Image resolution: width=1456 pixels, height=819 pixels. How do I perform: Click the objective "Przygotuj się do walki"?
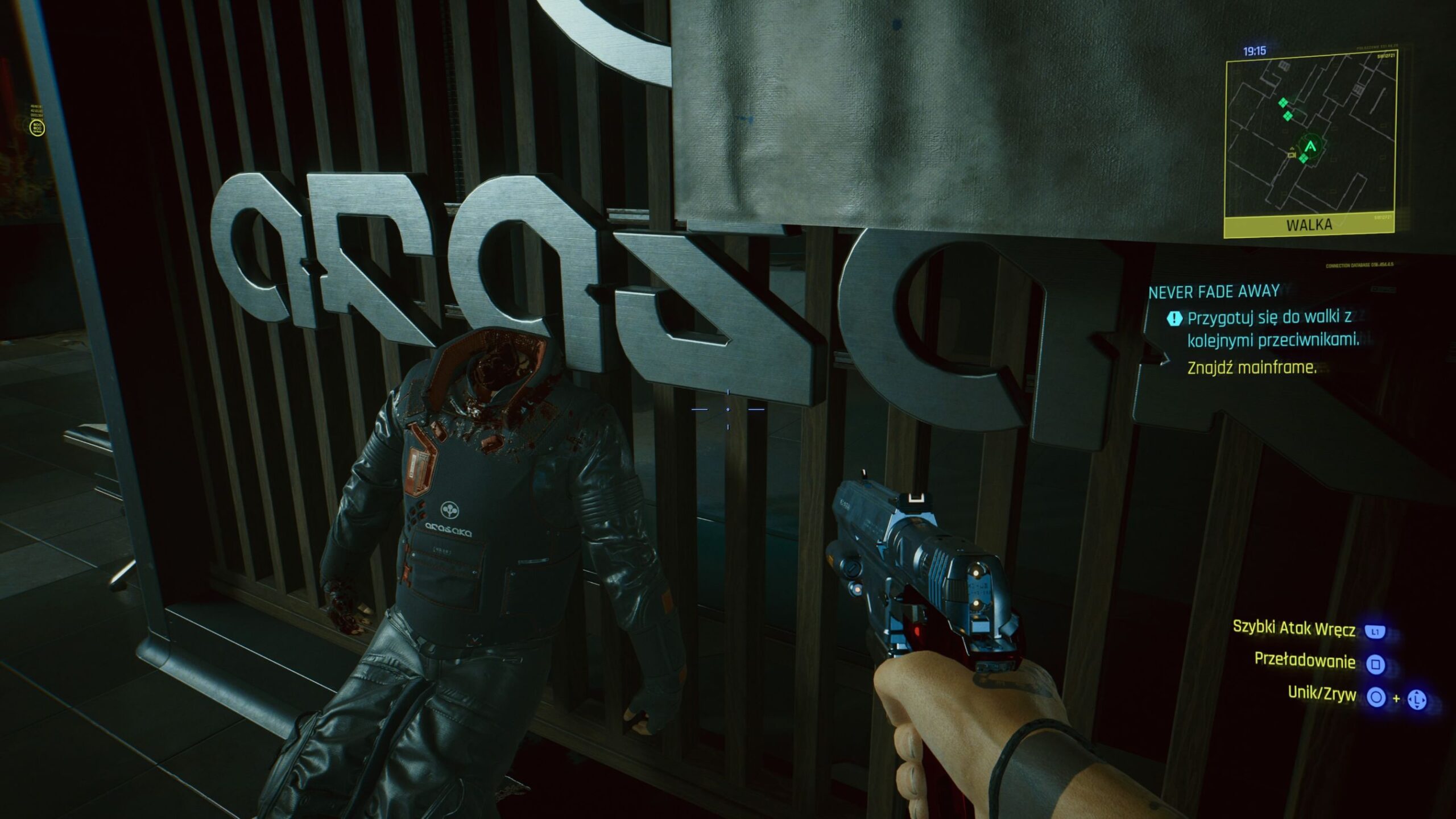[1273, 329]
